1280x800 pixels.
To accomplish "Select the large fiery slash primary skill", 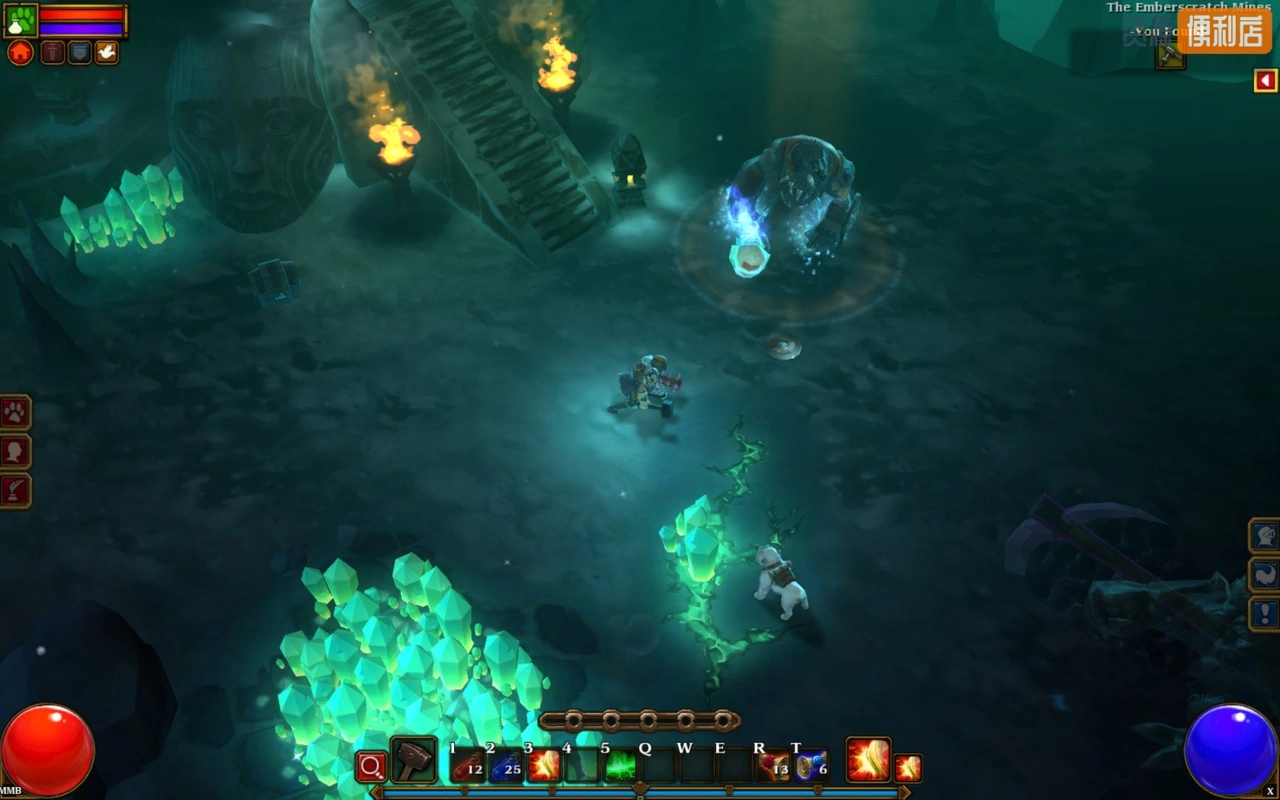I will click(868, 760).
